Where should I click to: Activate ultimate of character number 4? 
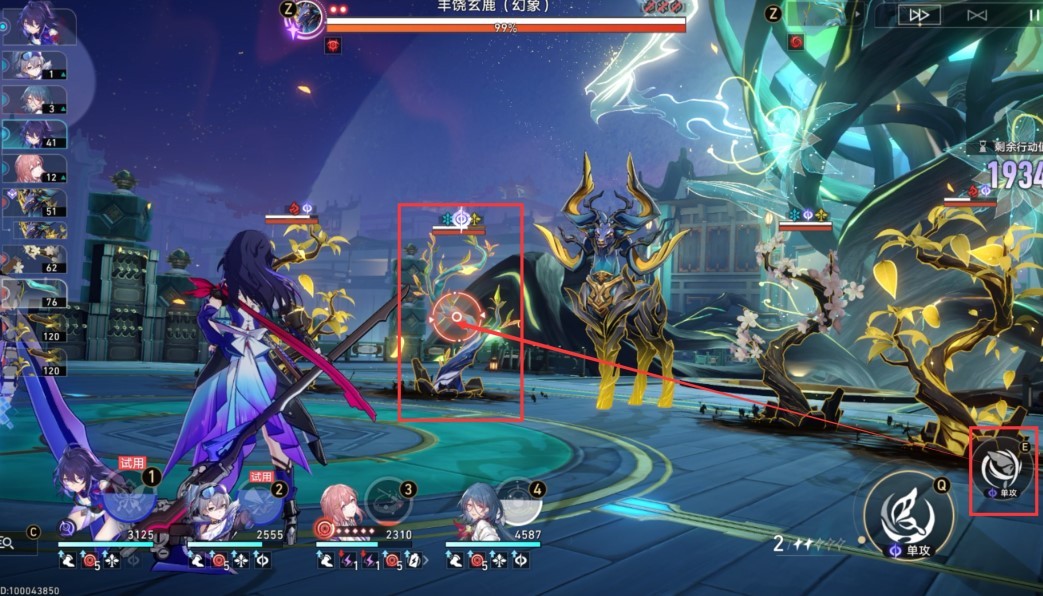(x=518, y=497)
